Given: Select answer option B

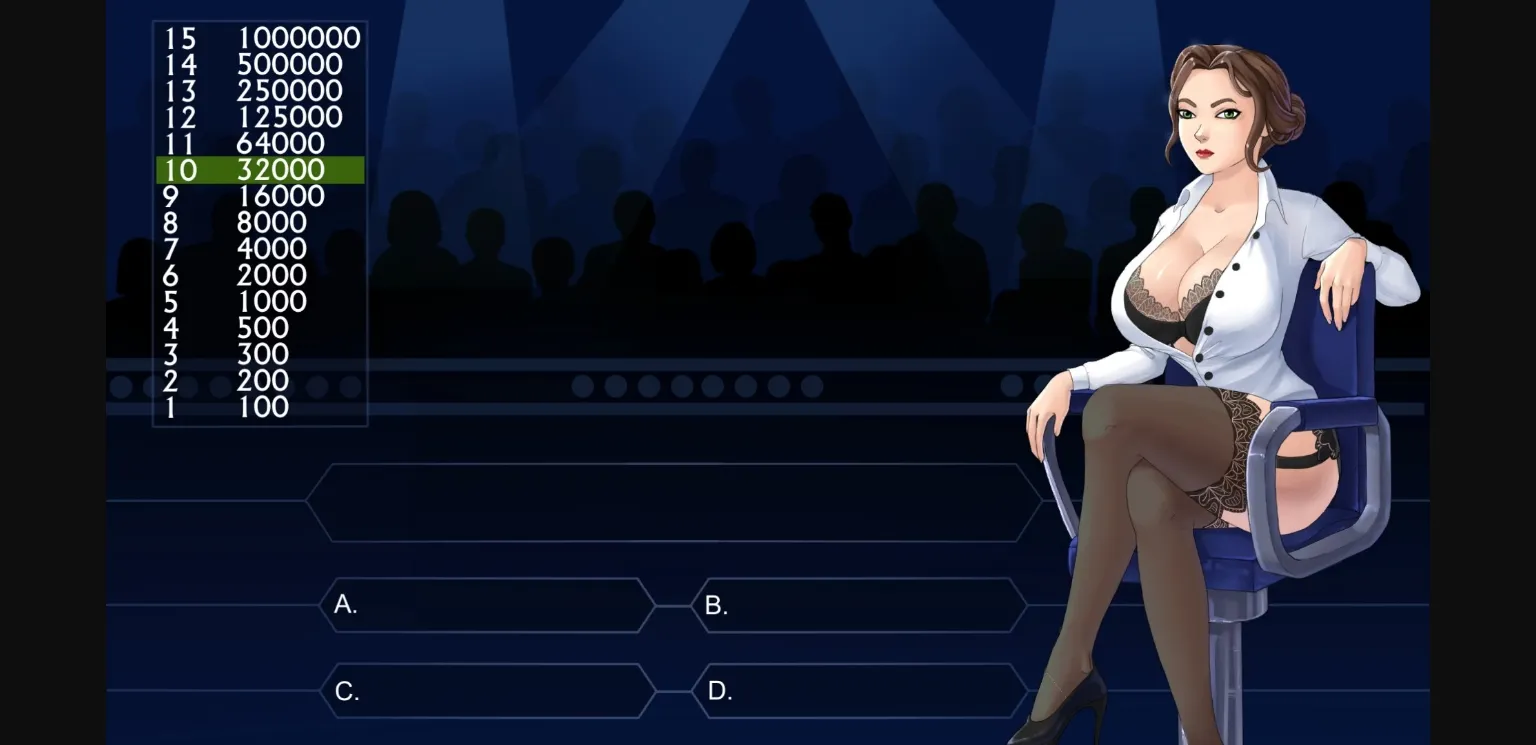Looking at the screenshot, I should point(860,606).
